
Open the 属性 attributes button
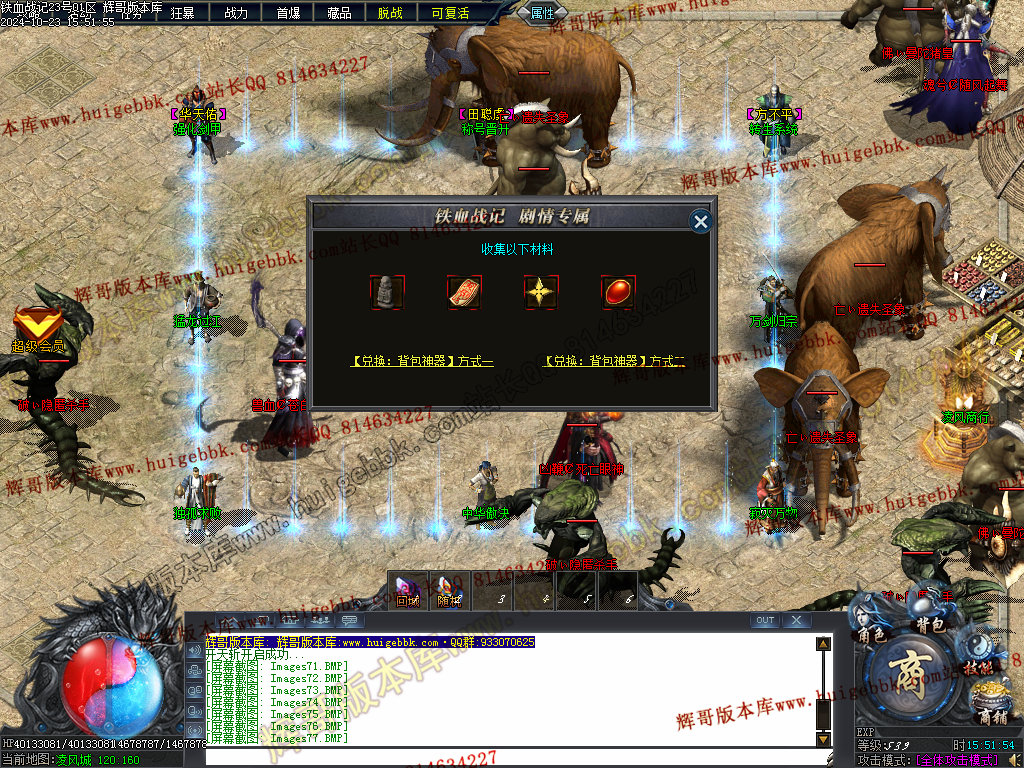pos(542,13)
